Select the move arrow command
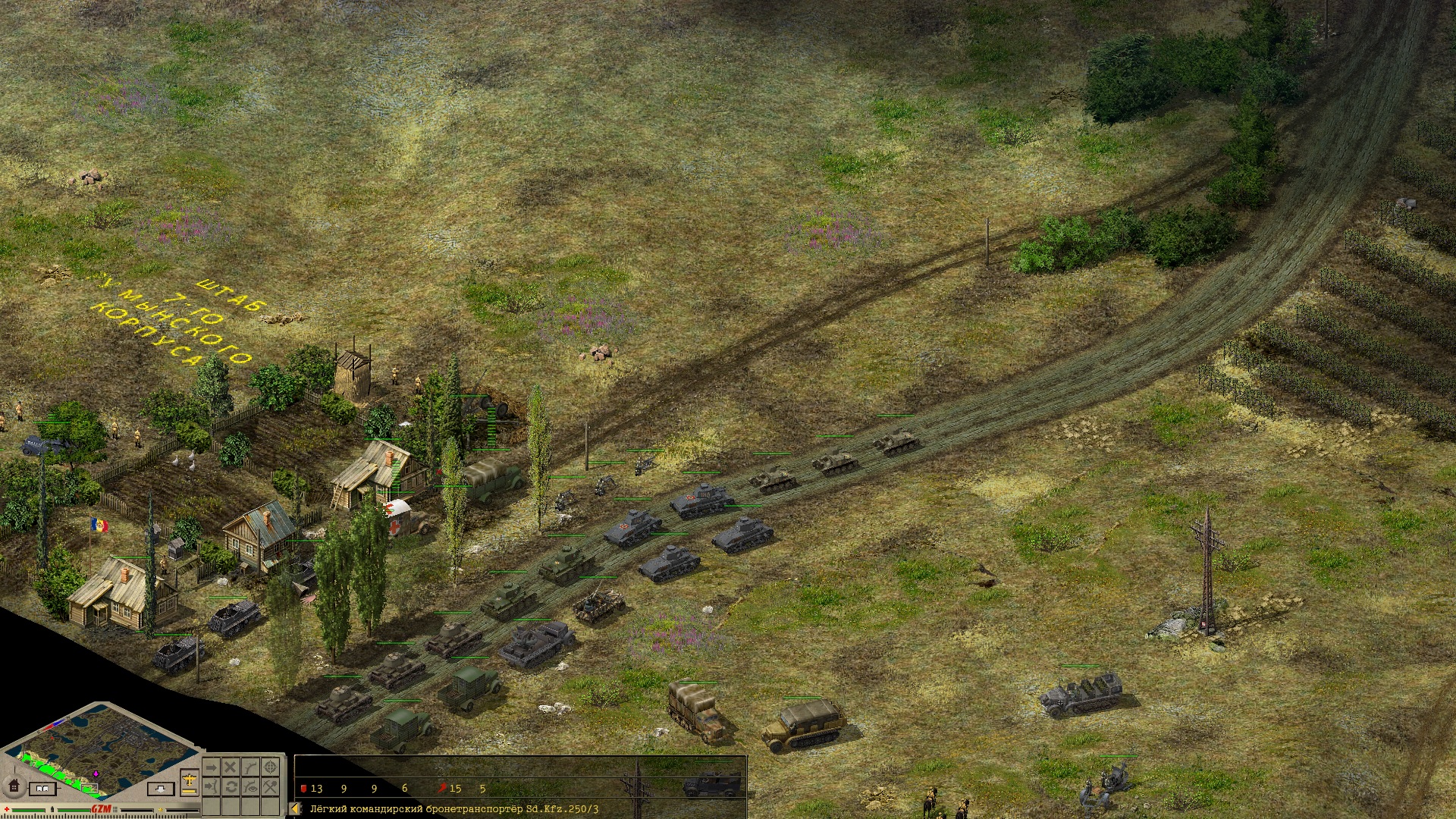 212,767
